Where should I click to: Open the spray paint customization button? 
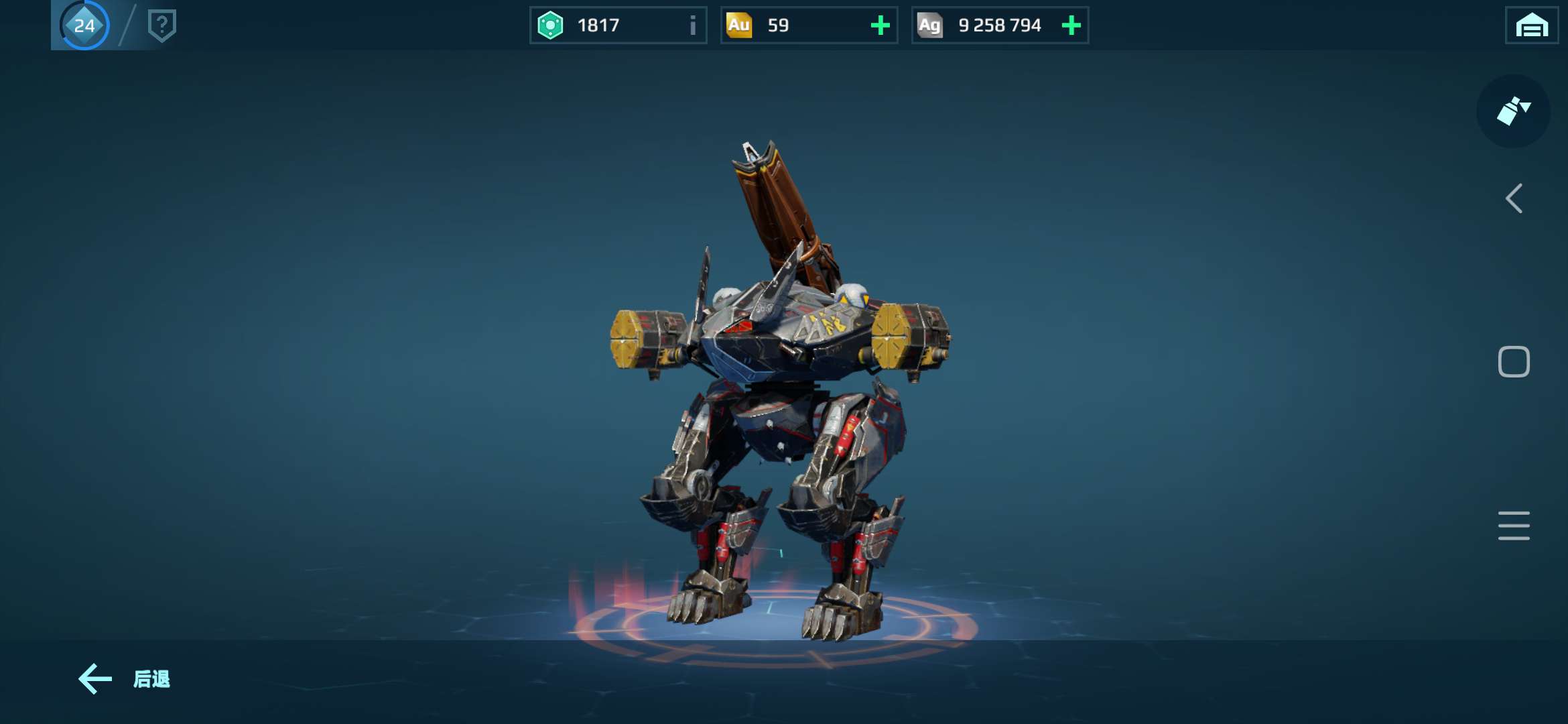pos(1513,111)
